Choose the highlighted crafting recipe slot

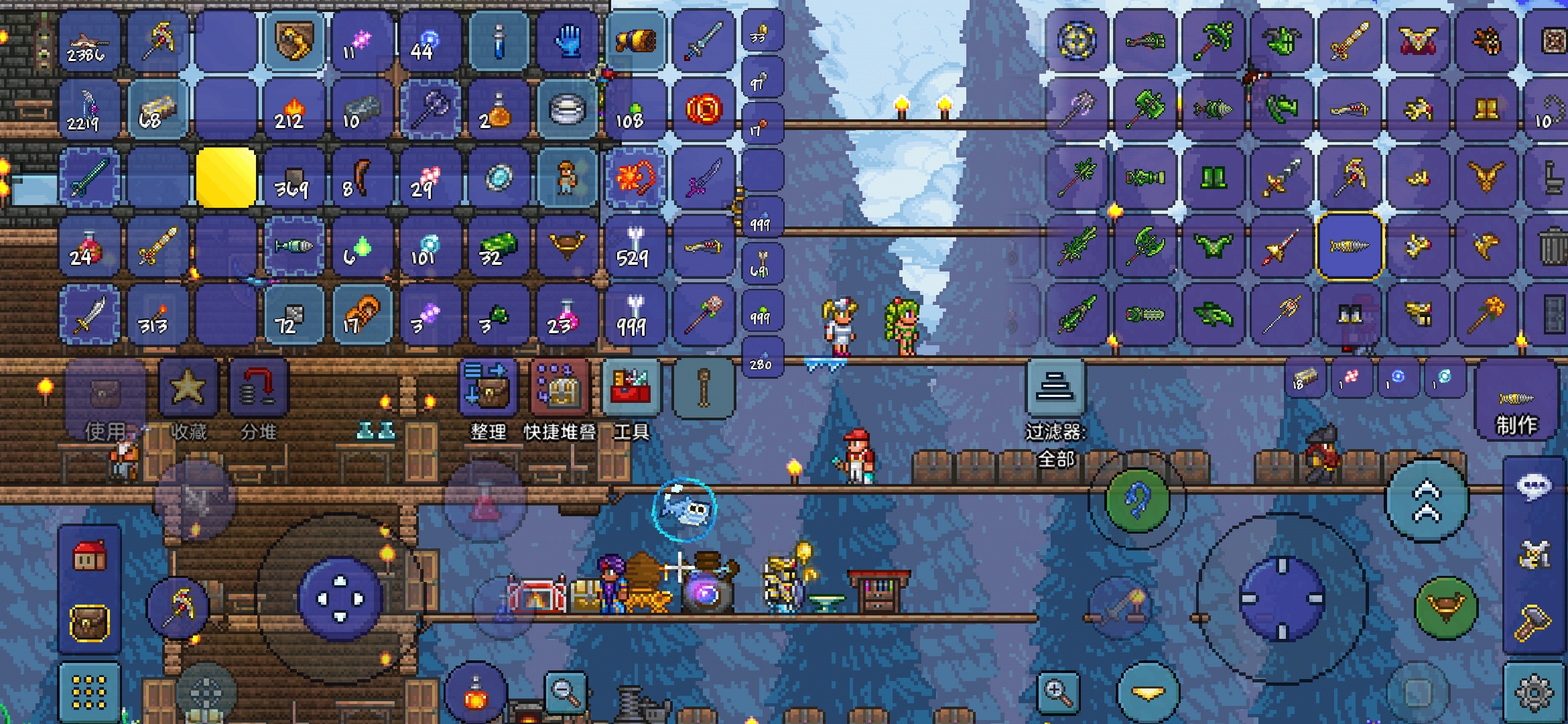1350,247
